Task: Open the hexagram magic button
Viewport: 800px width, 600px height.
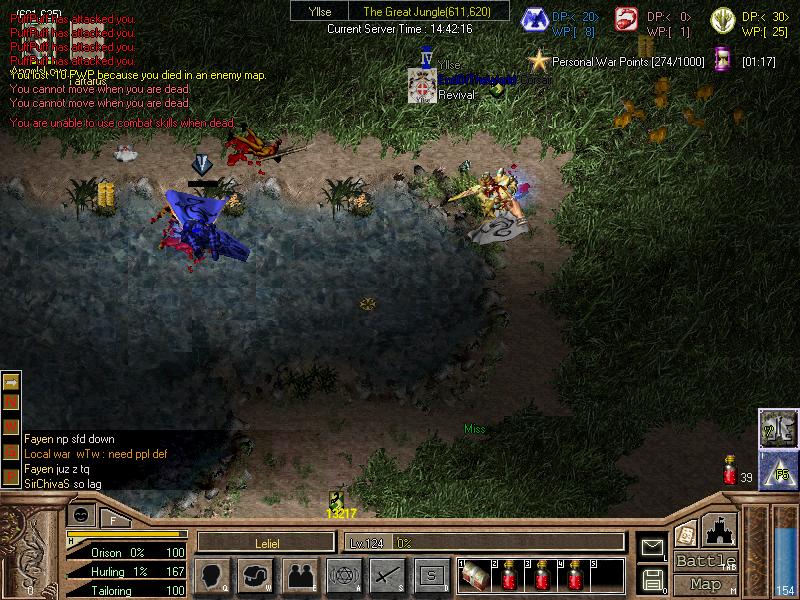Action: click(343, 576)
